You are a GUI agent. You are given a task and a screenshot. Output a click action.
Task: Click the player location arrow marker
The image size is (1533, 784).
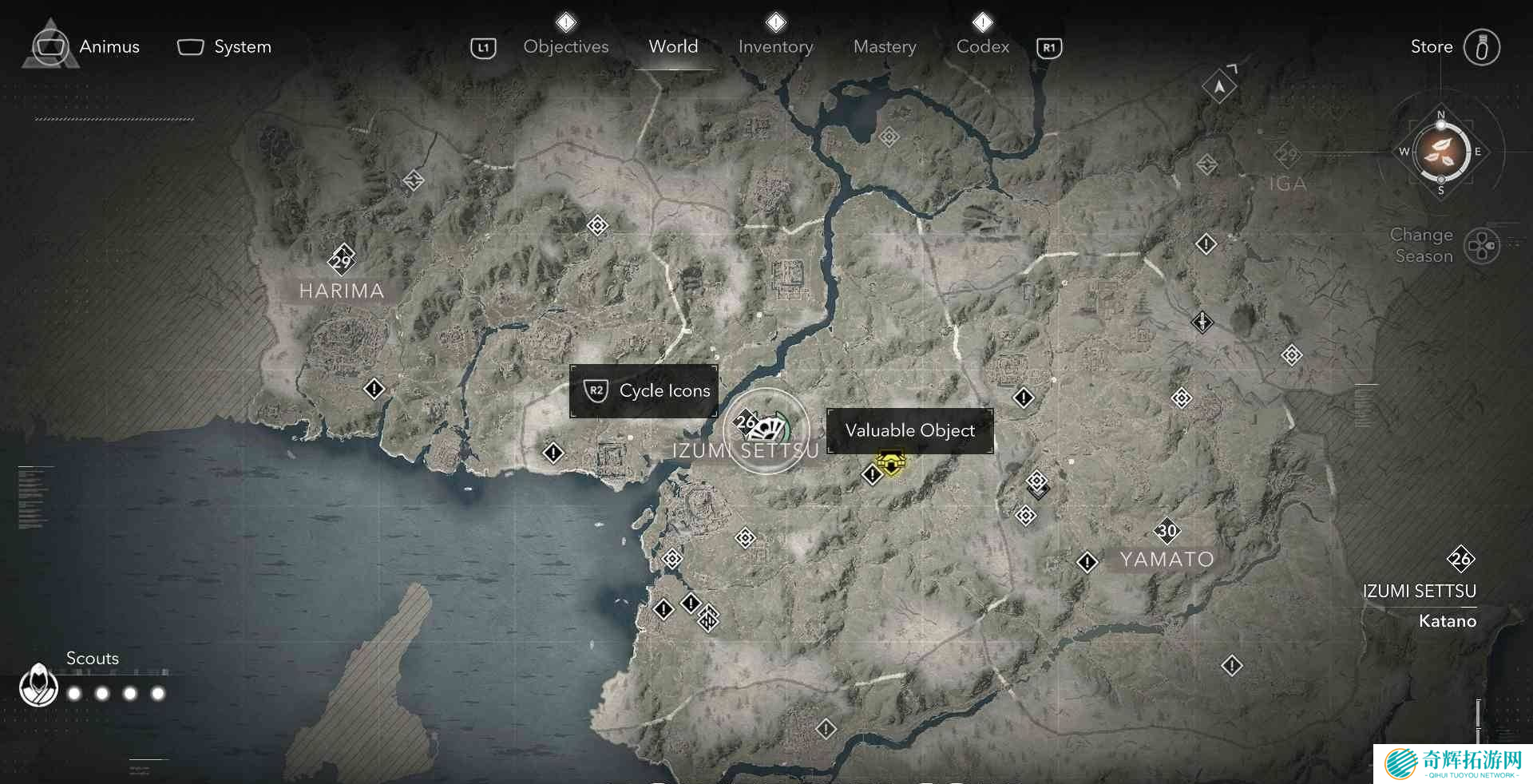coord(1219,86)
